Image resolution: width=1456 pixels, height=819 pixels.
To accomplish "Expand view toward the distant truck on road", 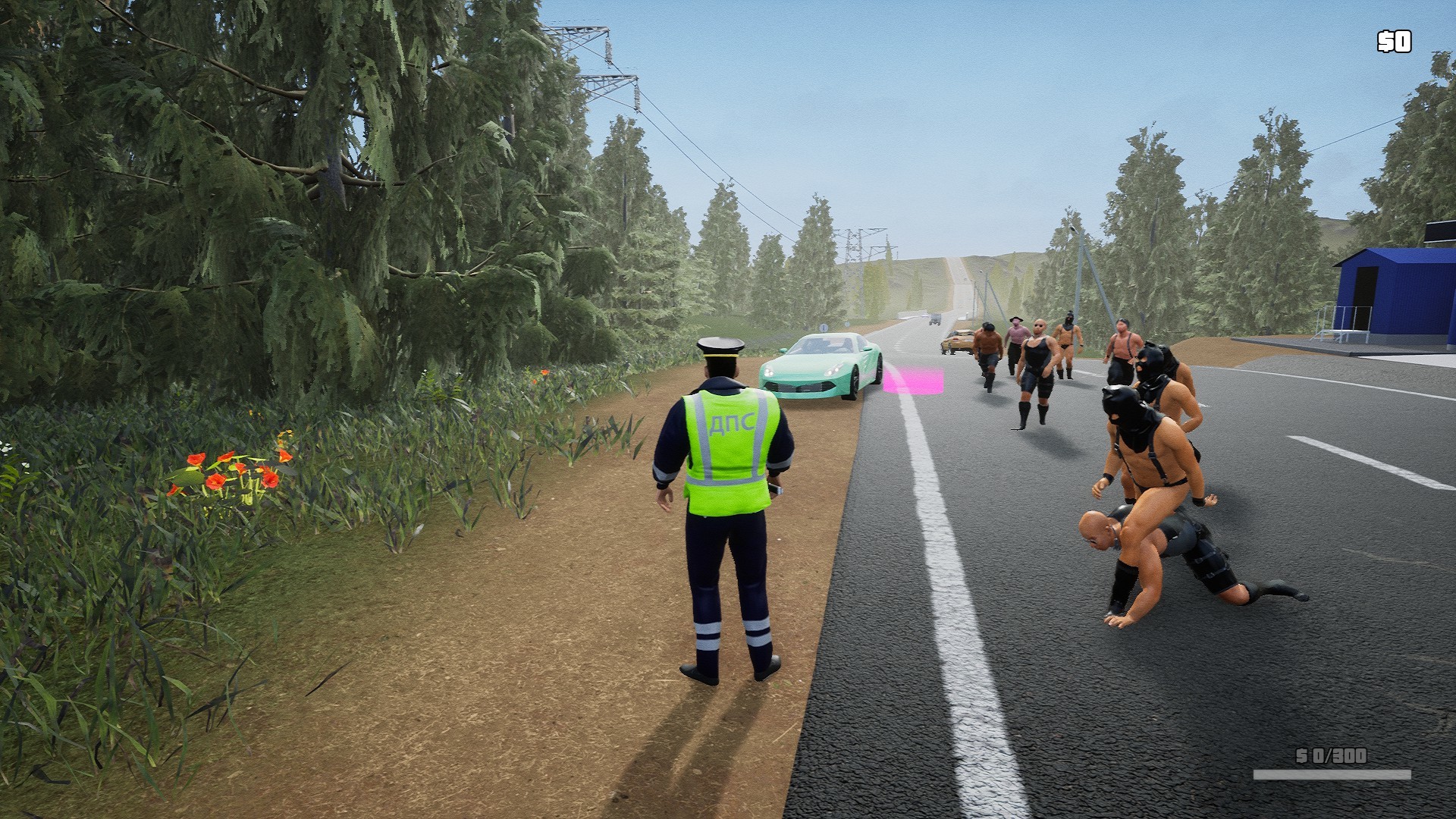I will (x=934, y=321).
